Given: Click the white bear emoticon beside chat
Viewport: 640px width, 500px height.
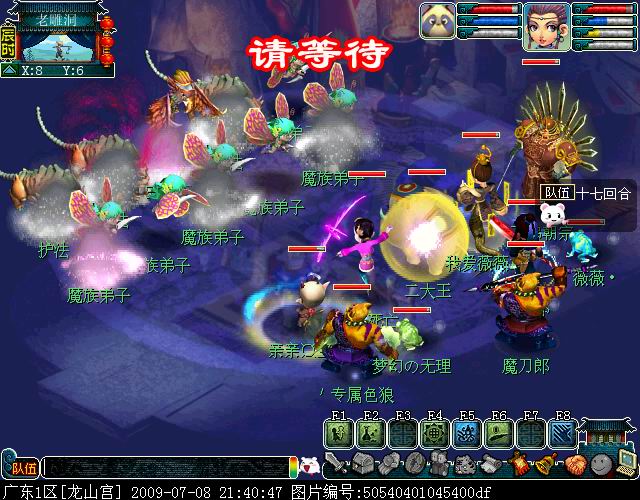Looking at the screenshot, I should tap(310, 465).
